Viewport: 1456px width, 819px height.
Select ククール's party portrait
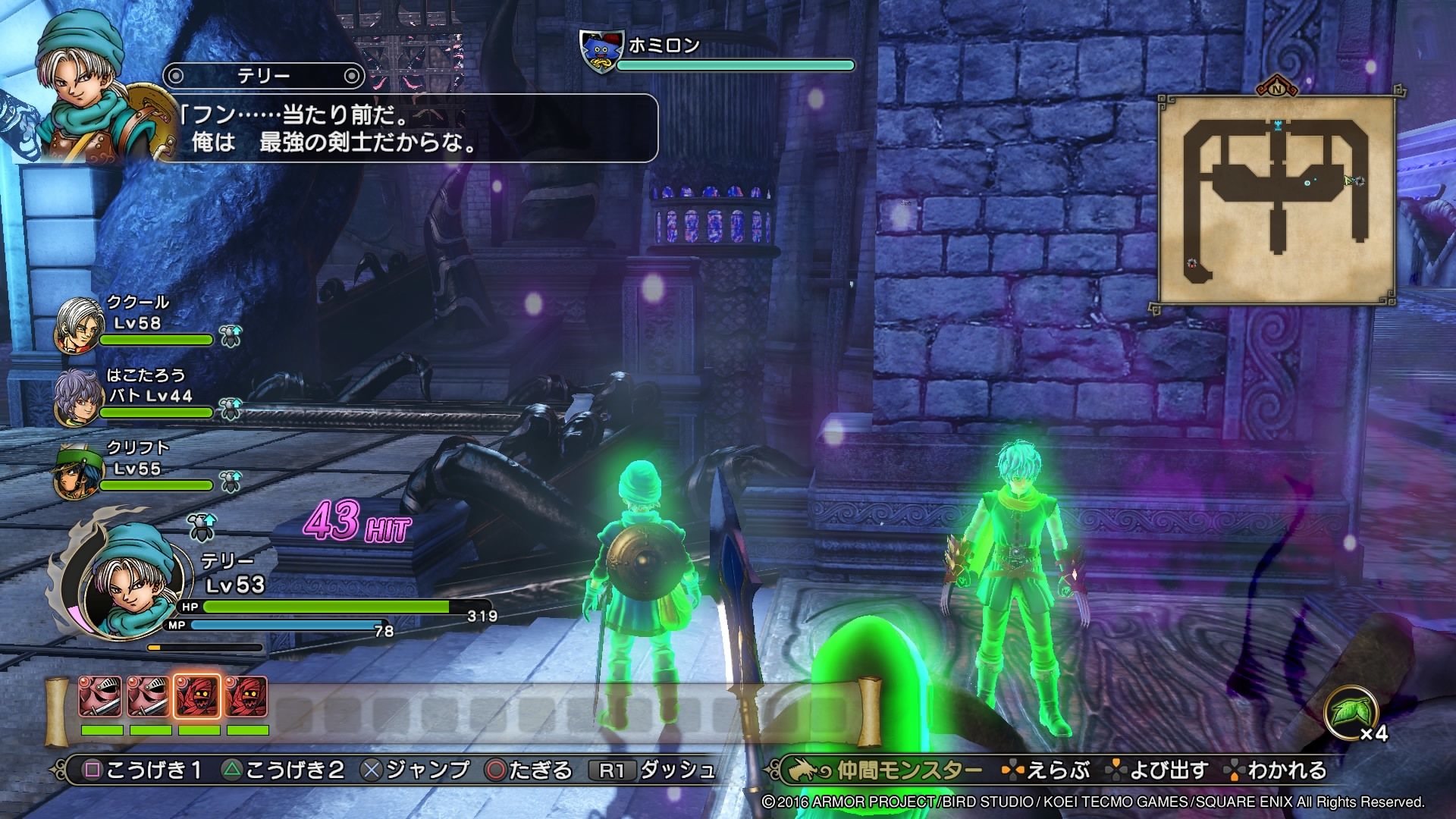pyautogui.click(x=80, y=325)
